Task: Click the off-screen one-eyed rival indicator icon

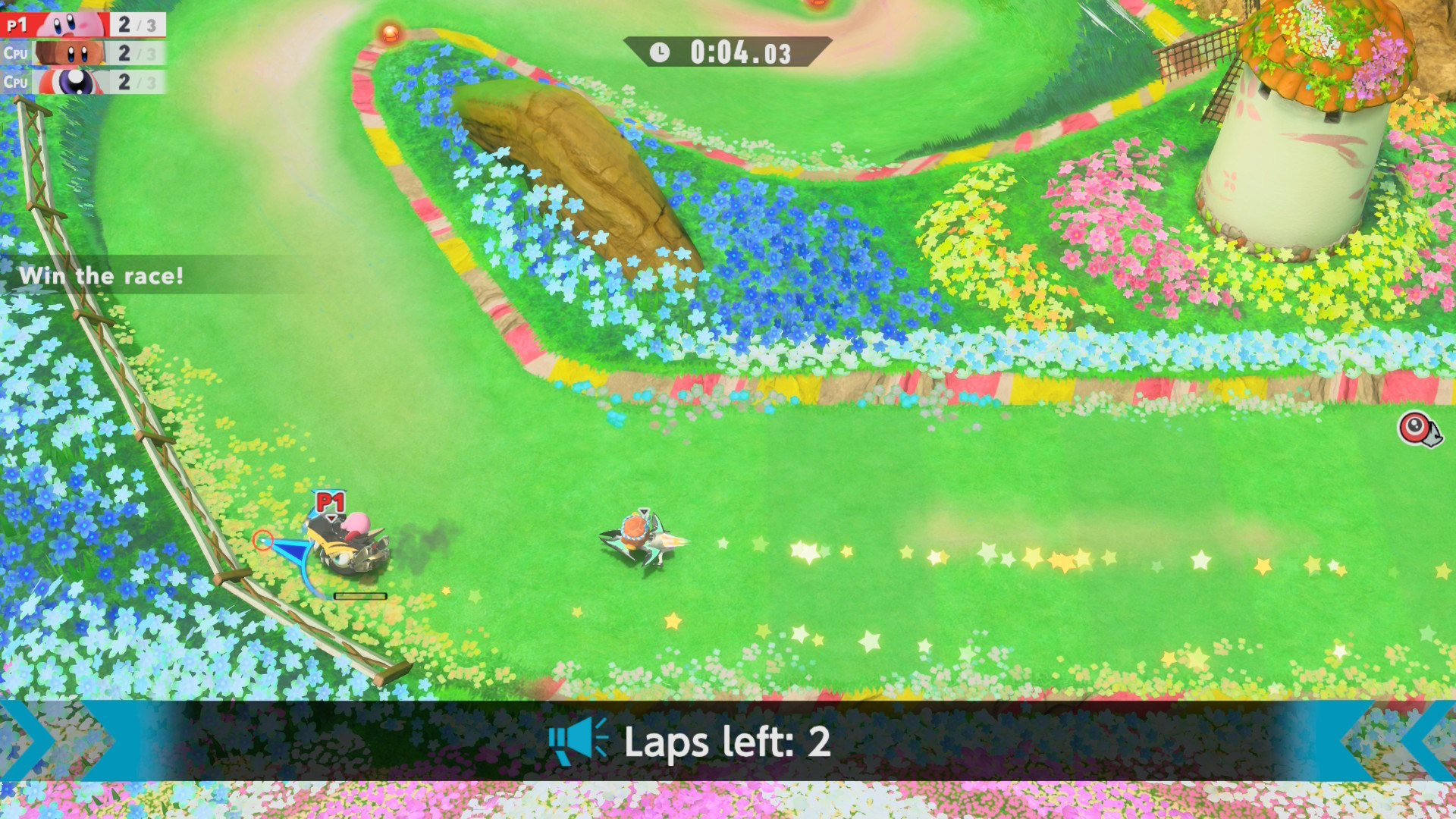Action: (1418, 429)
